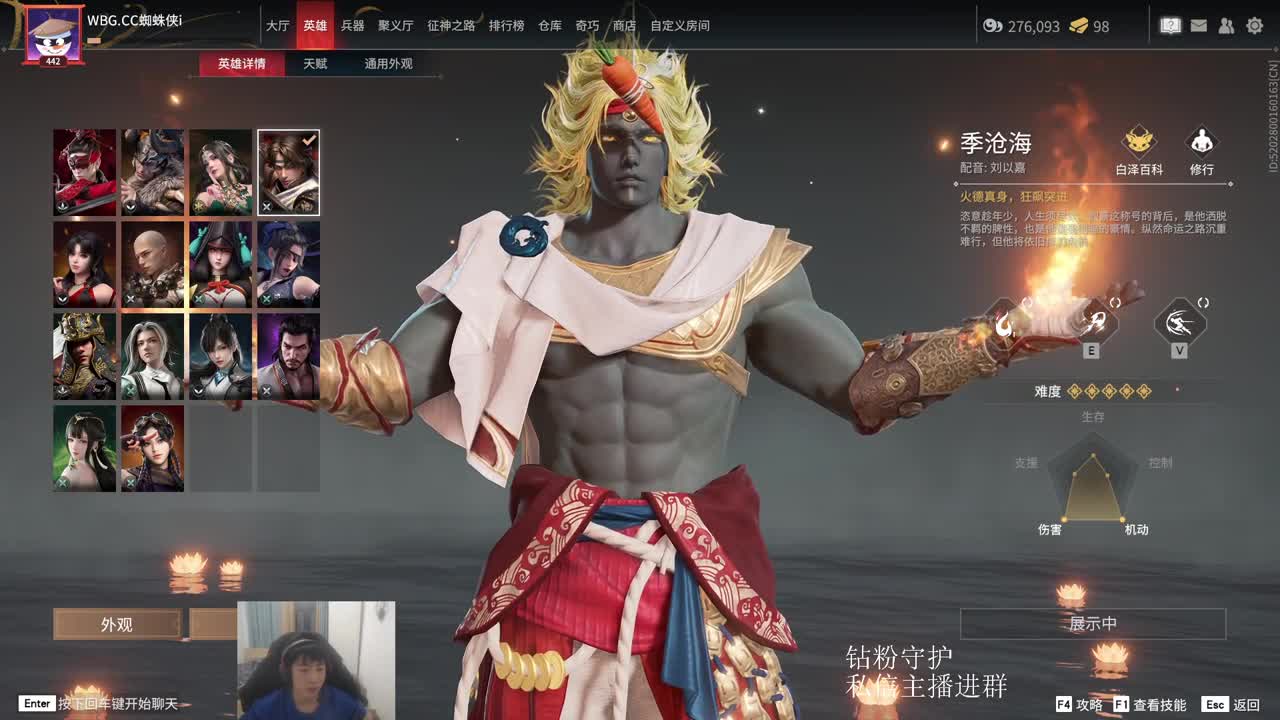Open the settings gear icon
This screenshot has width=1280, height=720.
[1254, 24]
